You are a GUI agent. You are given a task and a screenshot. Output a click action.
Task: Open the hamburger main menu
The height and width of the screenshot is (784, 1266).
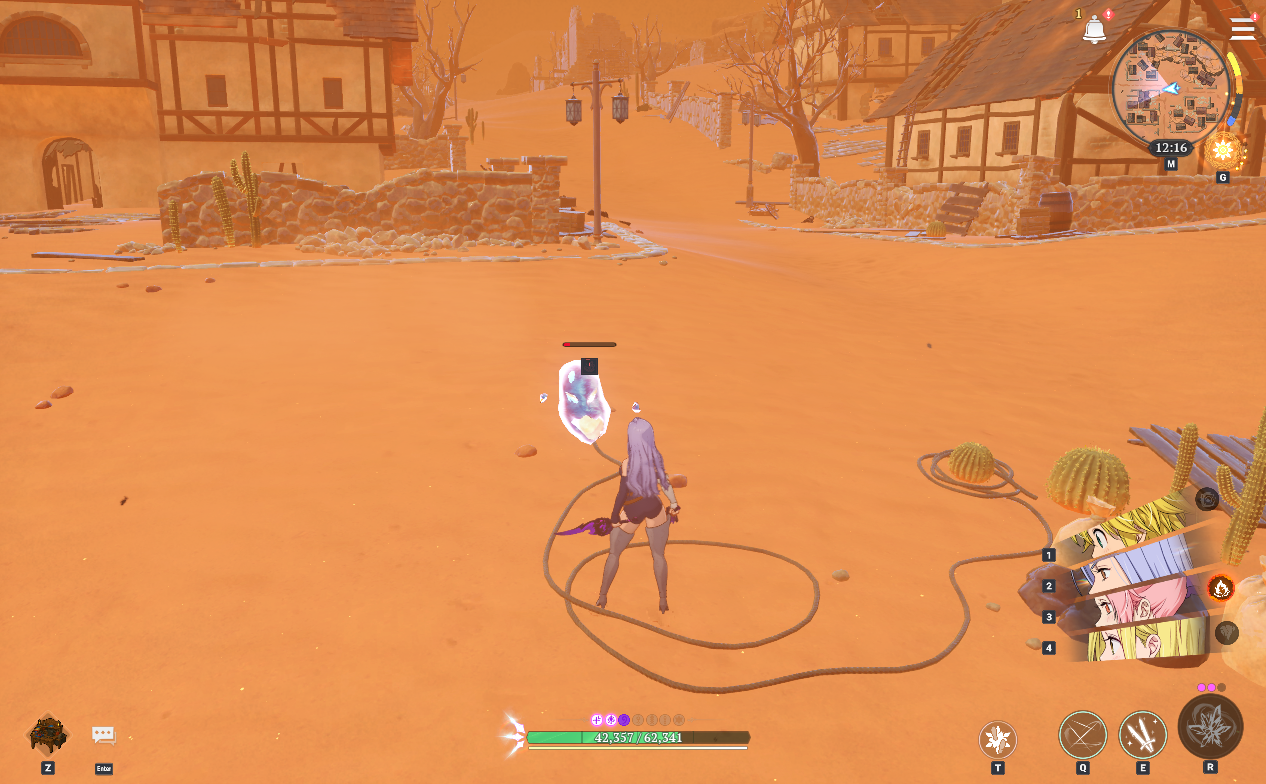(x=1242, y=29)
